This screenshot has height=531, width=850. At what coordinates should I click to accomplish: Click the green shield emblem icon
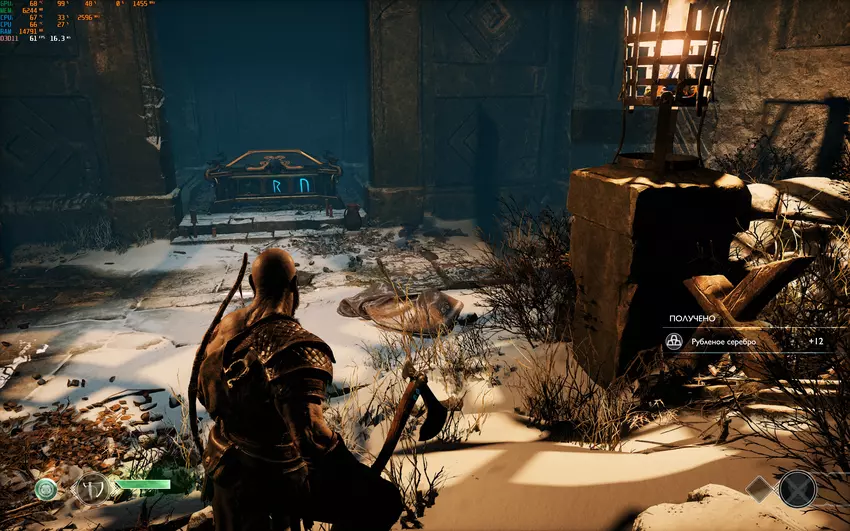click(46, 489)
